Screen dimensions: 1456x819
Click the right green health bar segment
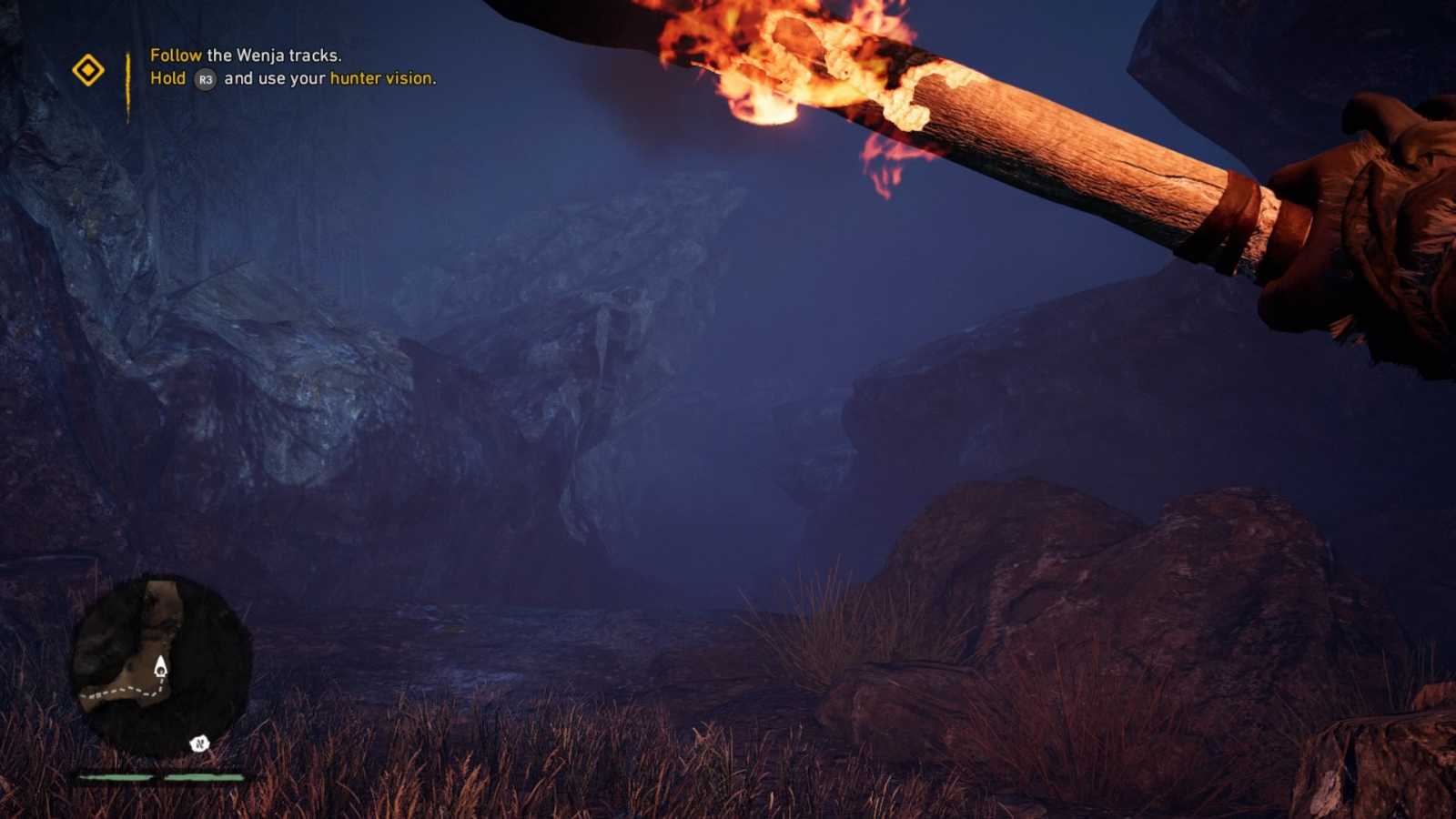click(202, 776)
